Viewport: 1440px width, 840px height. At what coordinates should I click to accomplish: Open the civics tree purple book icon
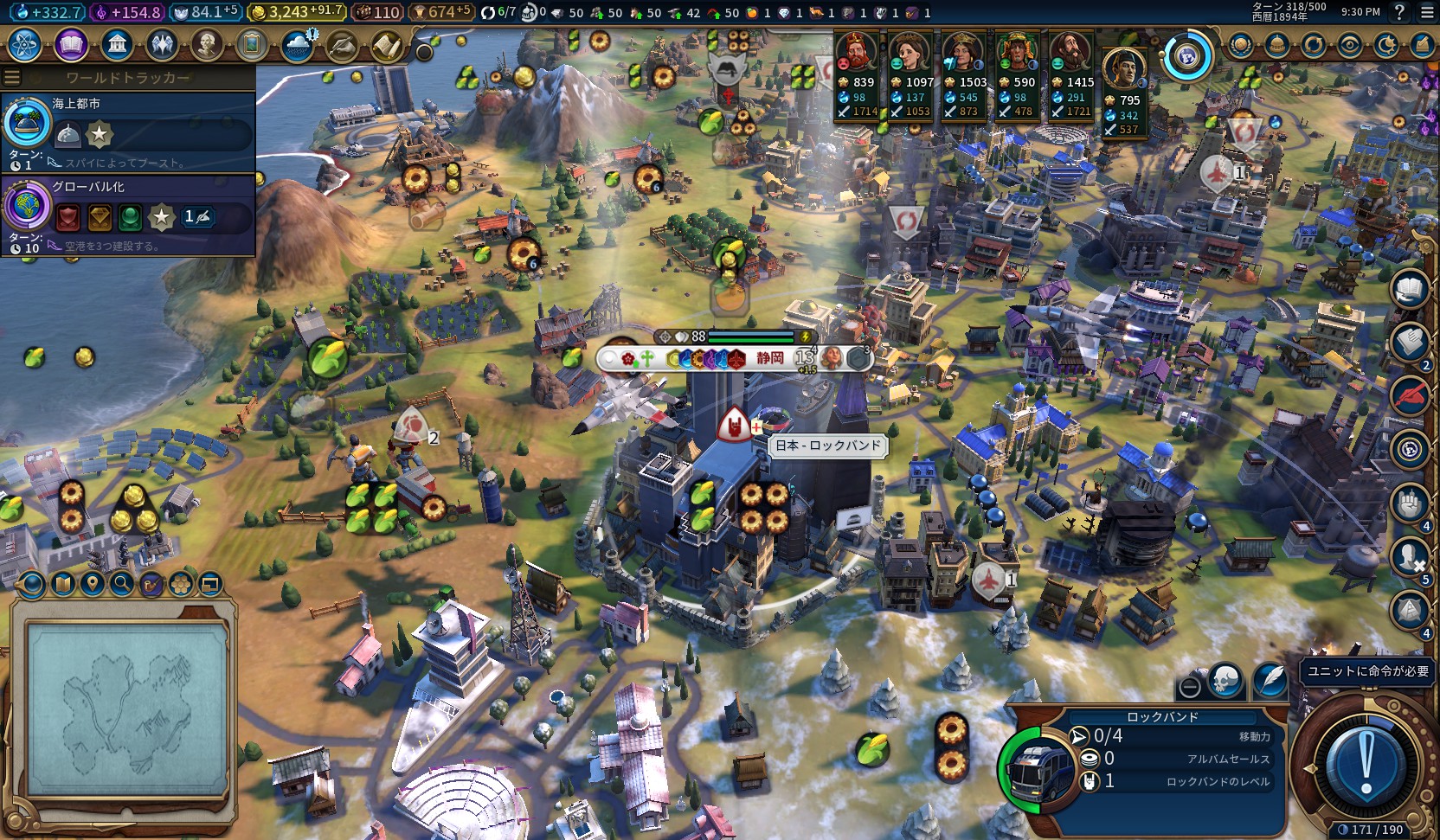[71, 44]
